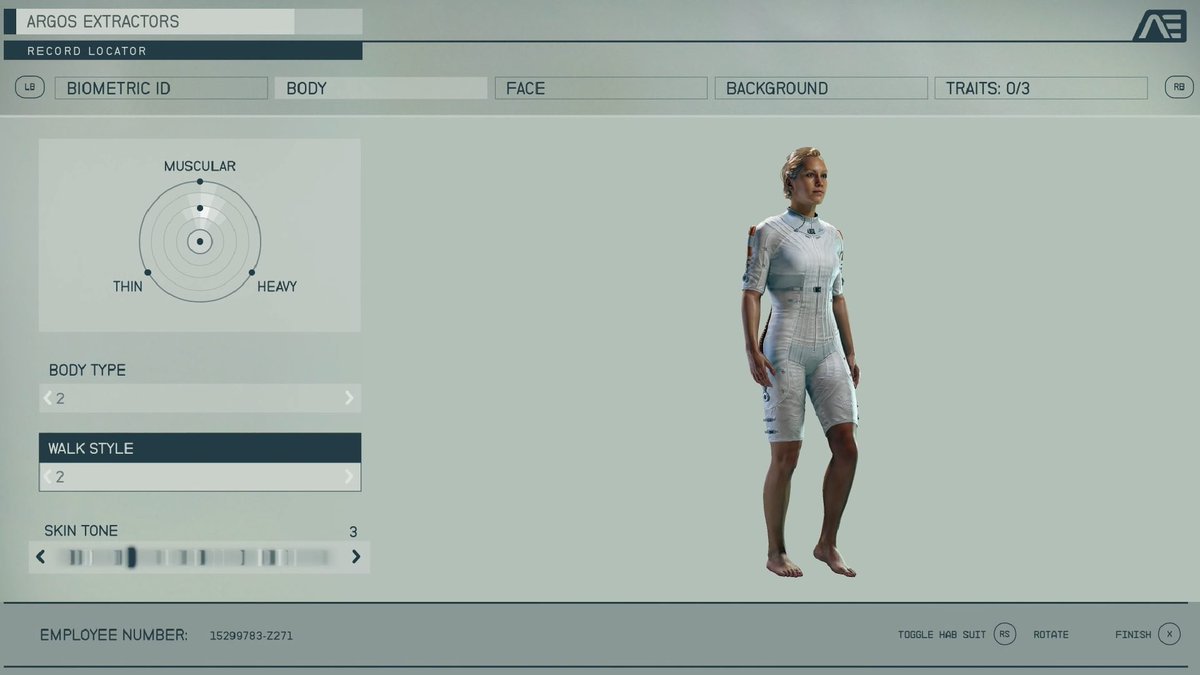Move Skin Tone left with arrow
1200x675 pixels.
point(41,557)
